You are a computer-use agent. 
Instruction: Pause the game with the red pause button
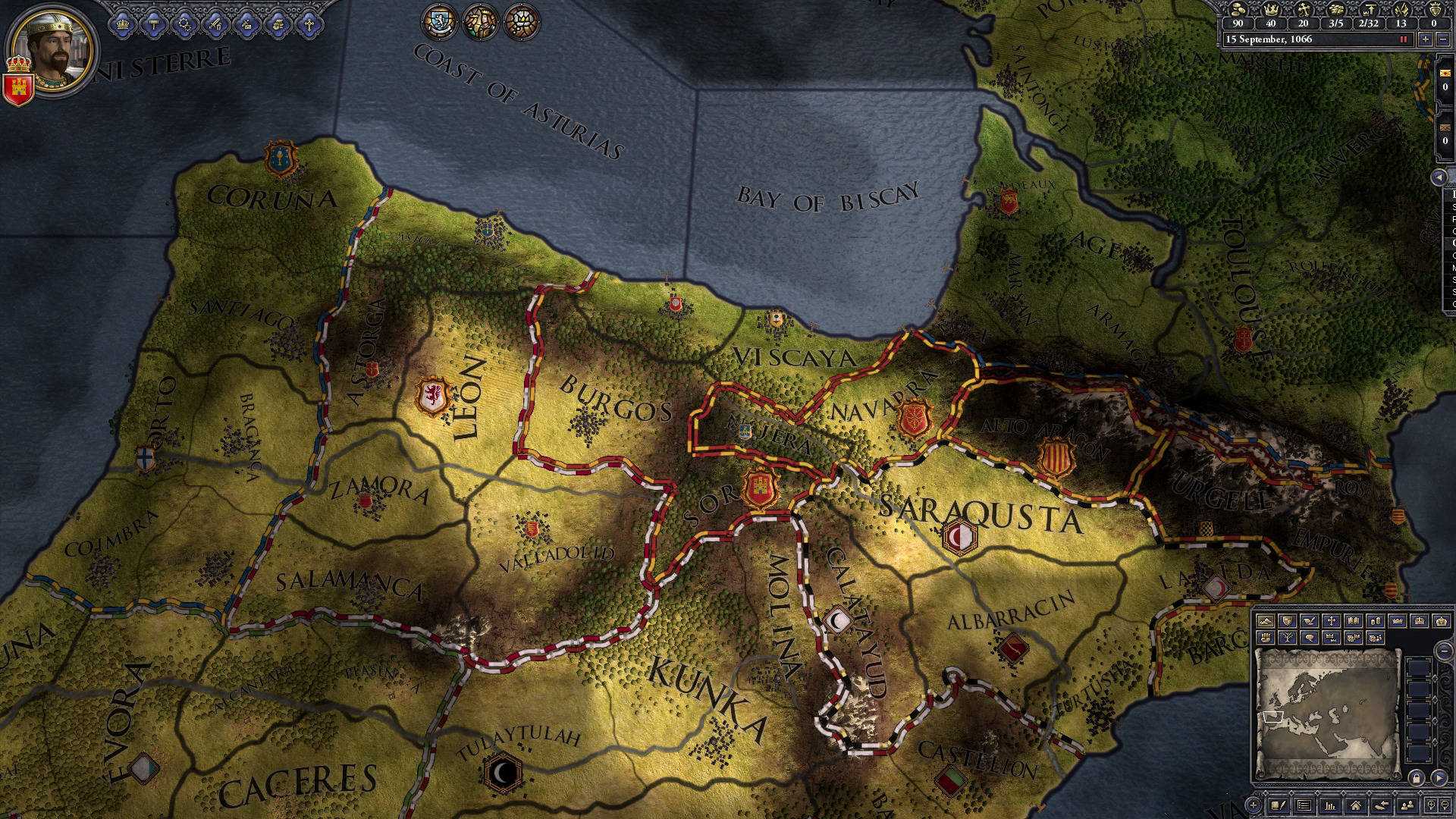(x=1404, y=39)
